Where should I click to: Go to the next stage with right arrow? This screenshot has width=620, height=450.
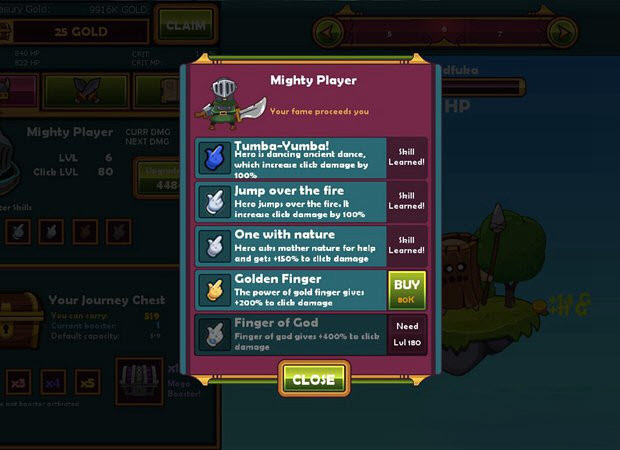point(562,31)
